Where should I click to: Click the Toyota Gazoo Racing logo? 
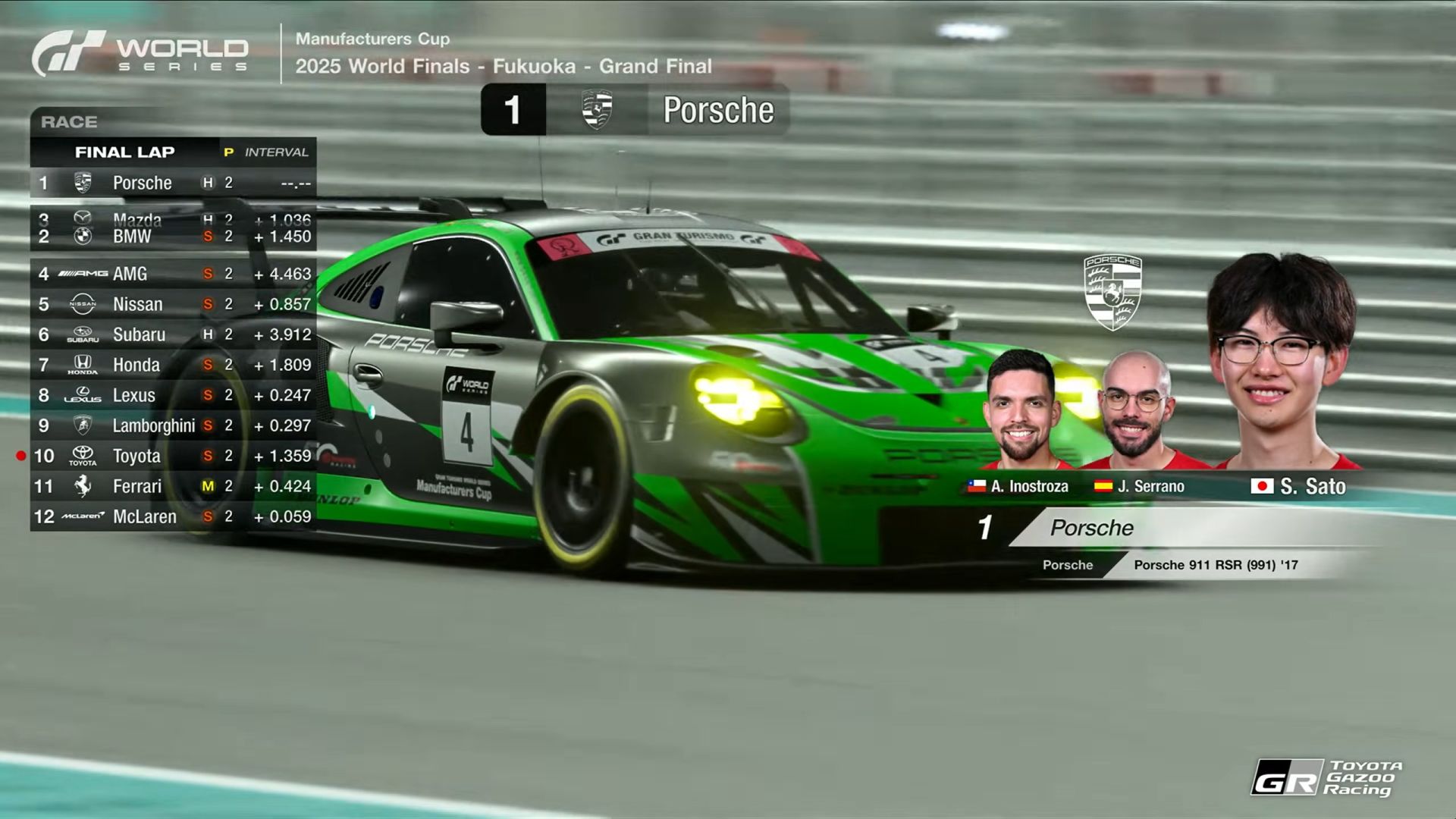1326,777
